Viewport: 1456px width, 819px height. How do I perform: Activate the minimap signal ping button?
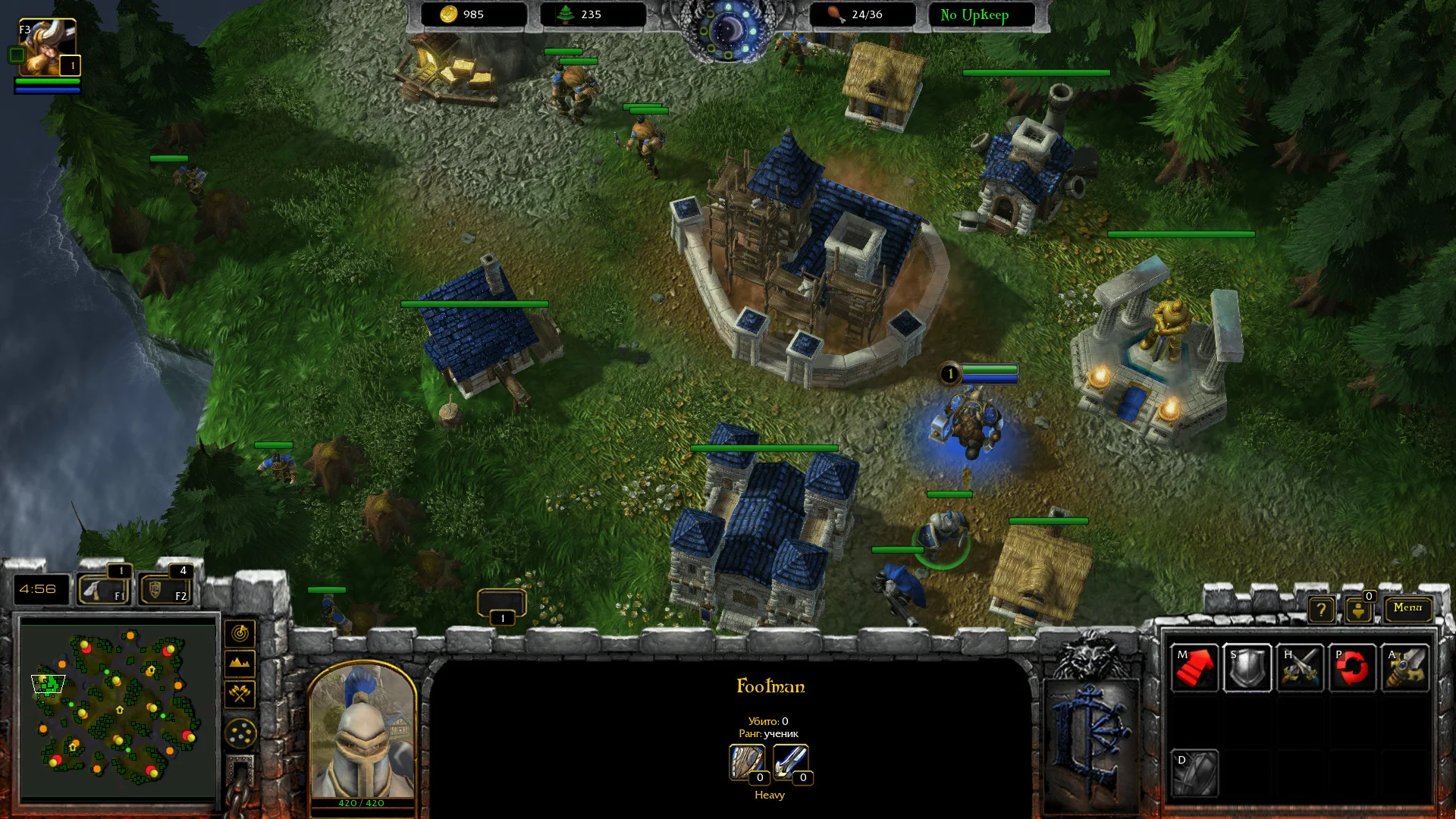pos(240,633)
